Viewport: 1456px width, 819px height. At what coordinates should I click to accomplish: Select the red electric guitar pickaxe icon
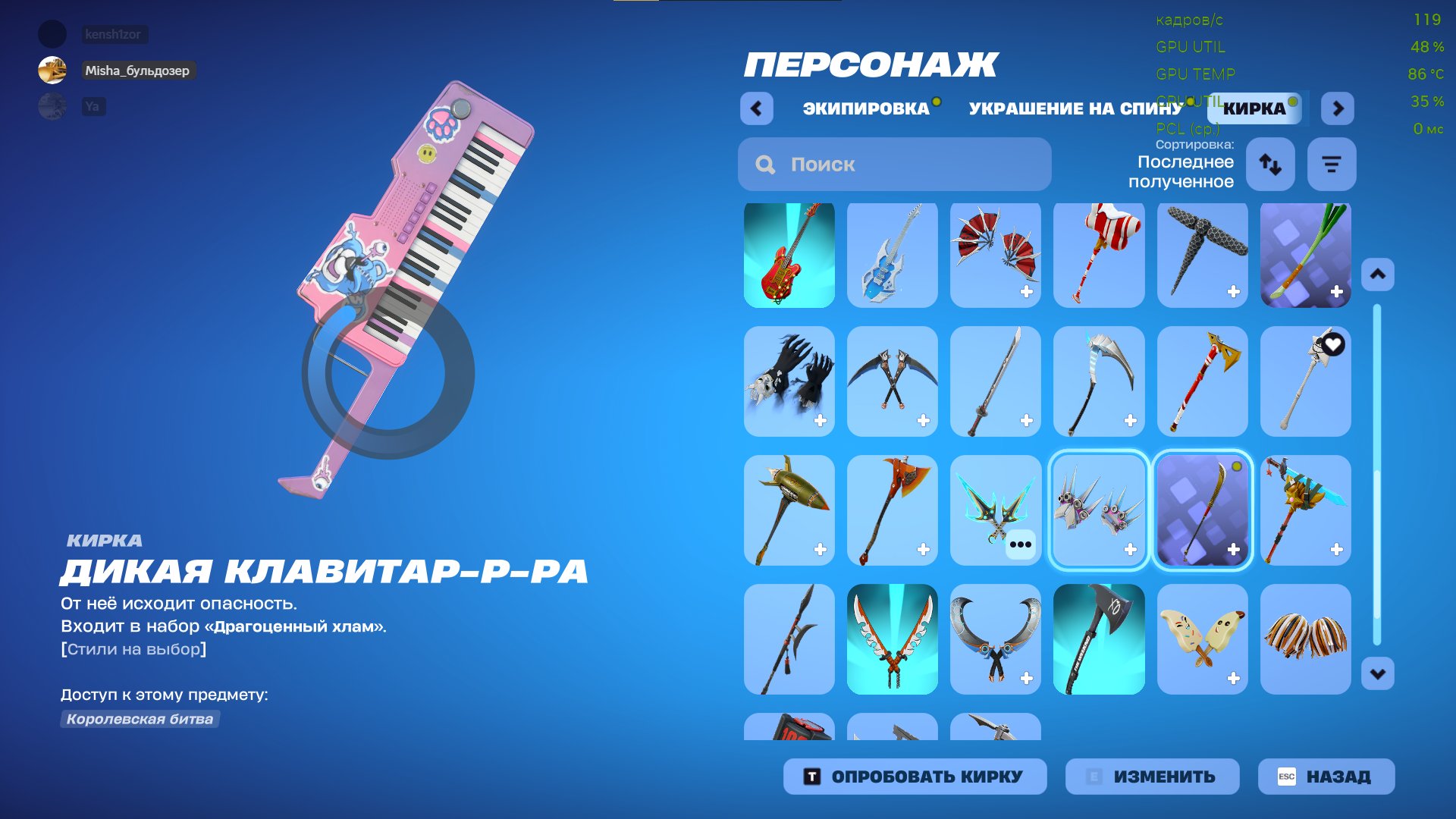click(789, 255)
